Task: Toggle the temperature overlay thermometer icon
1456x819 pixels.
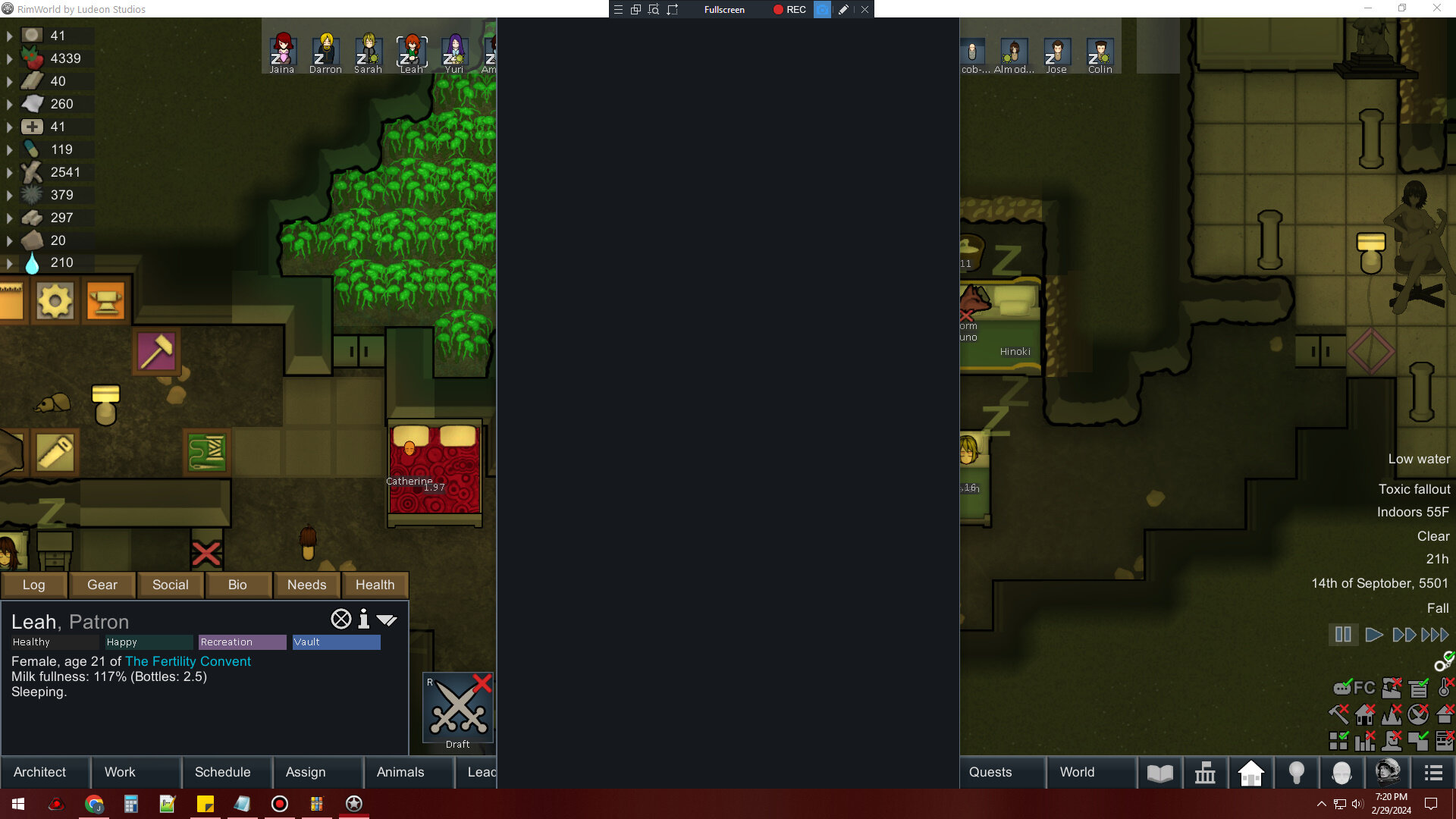Action: pos(1443,689)
